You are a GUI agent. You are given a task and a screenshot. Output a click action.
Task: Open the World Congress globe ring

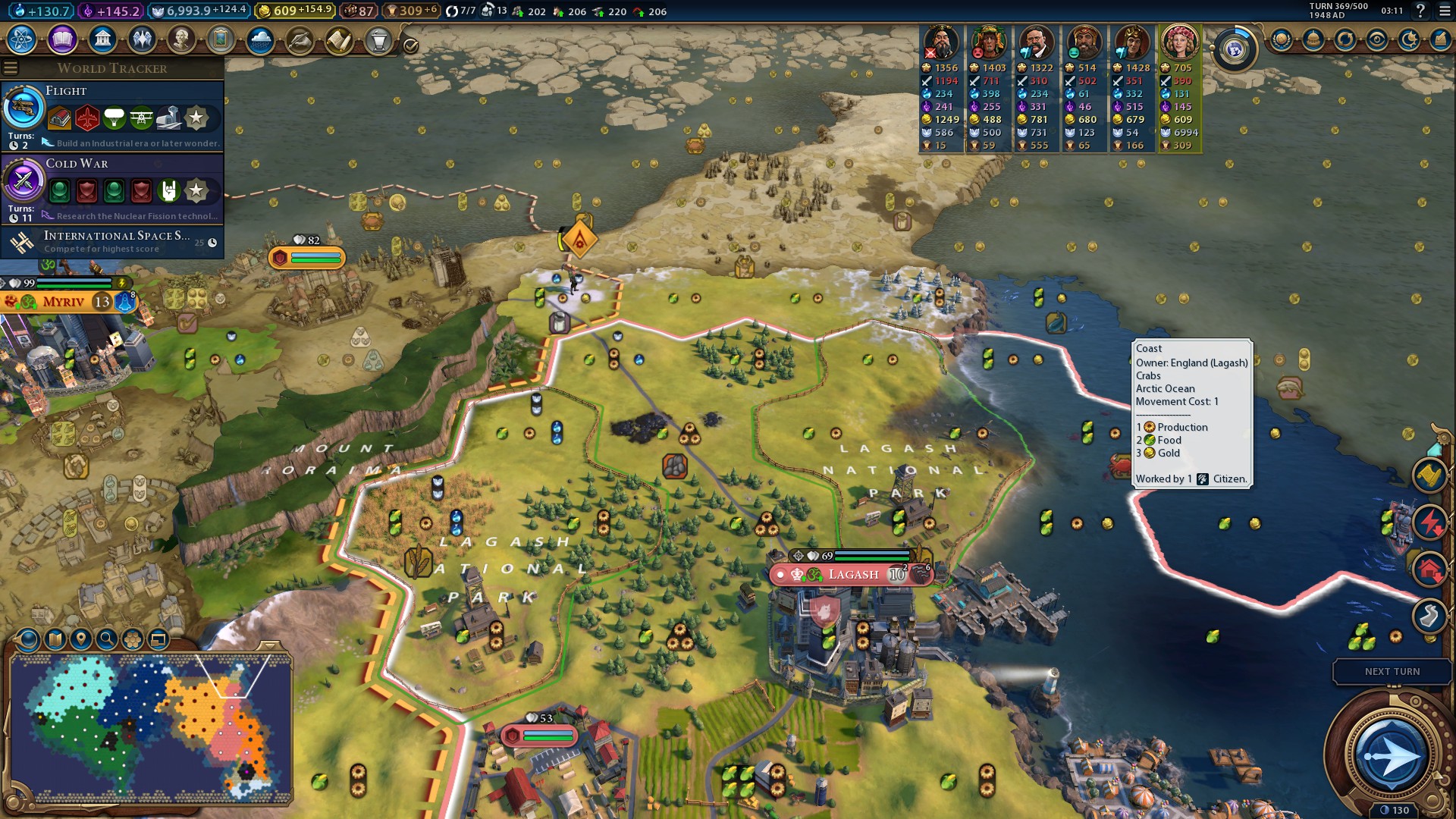1235,50
